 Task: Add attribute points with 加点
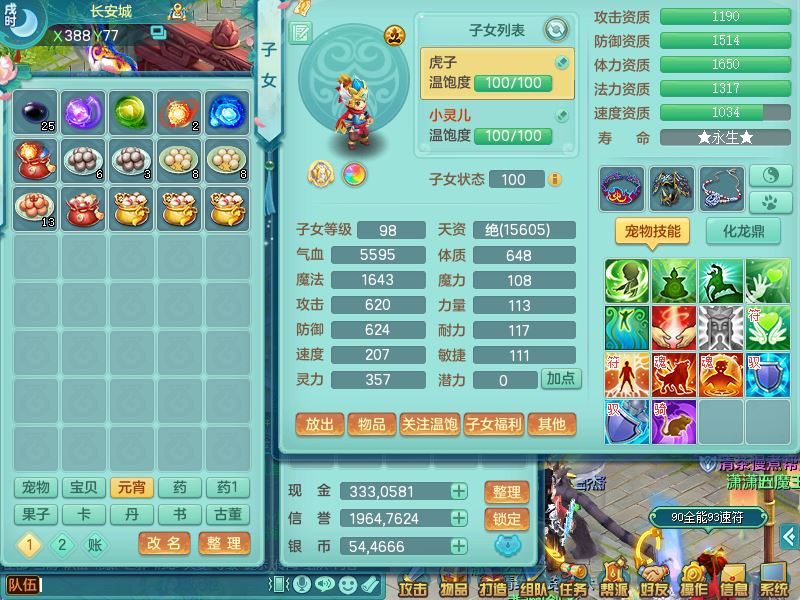pyautogui.click(x=561, y=379)
